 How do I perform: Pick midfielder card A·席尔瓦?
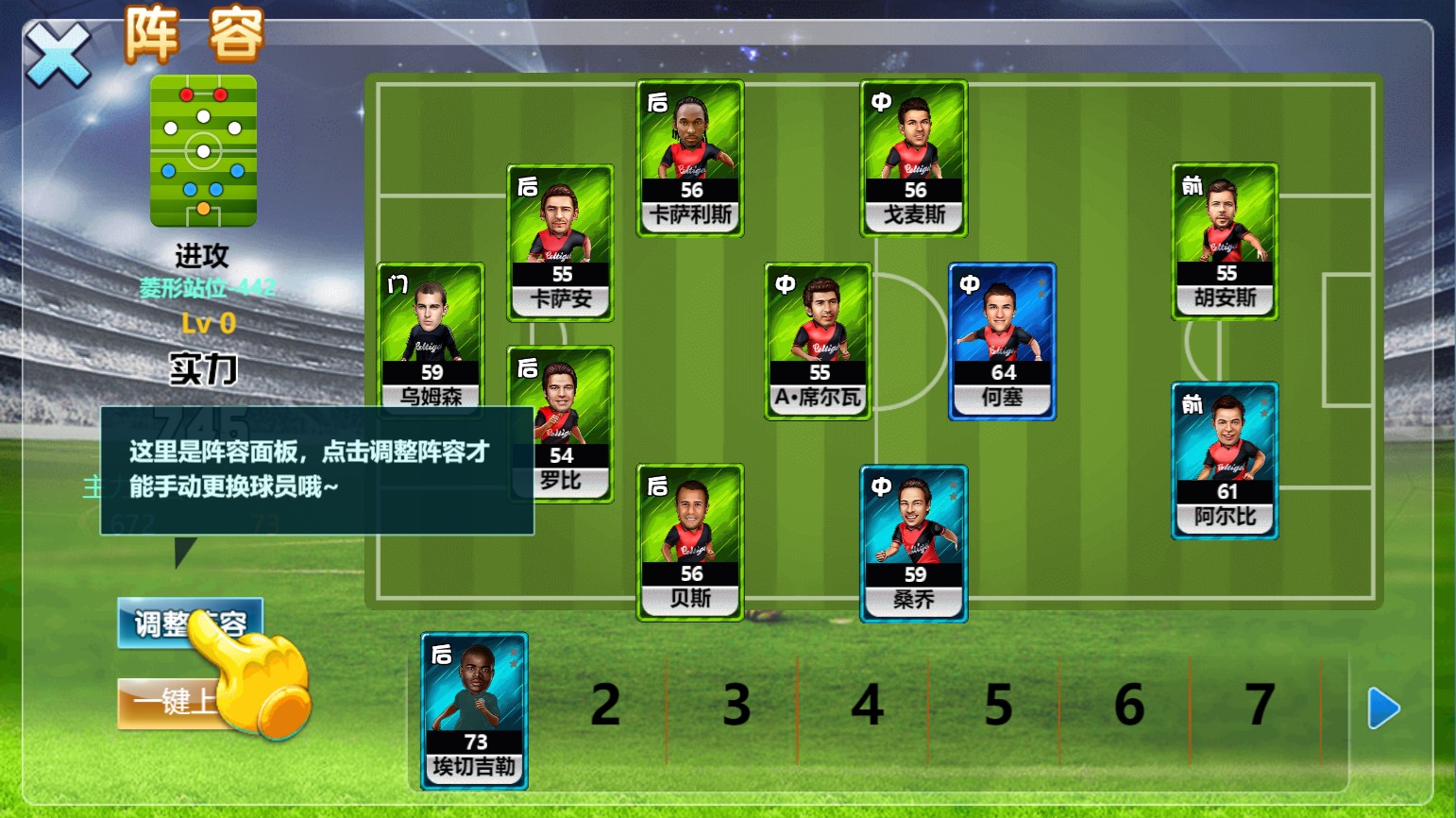[x=818, y=341]
